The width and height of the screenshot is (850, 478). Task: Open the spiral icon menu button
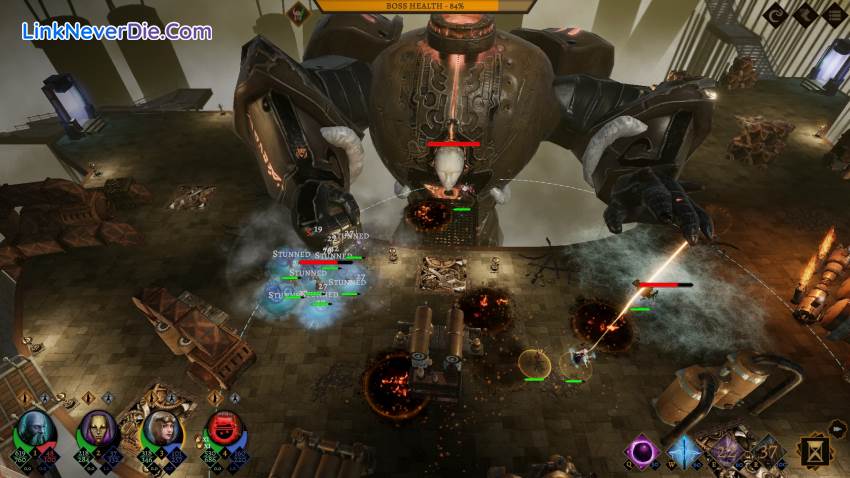click(775, 15)
